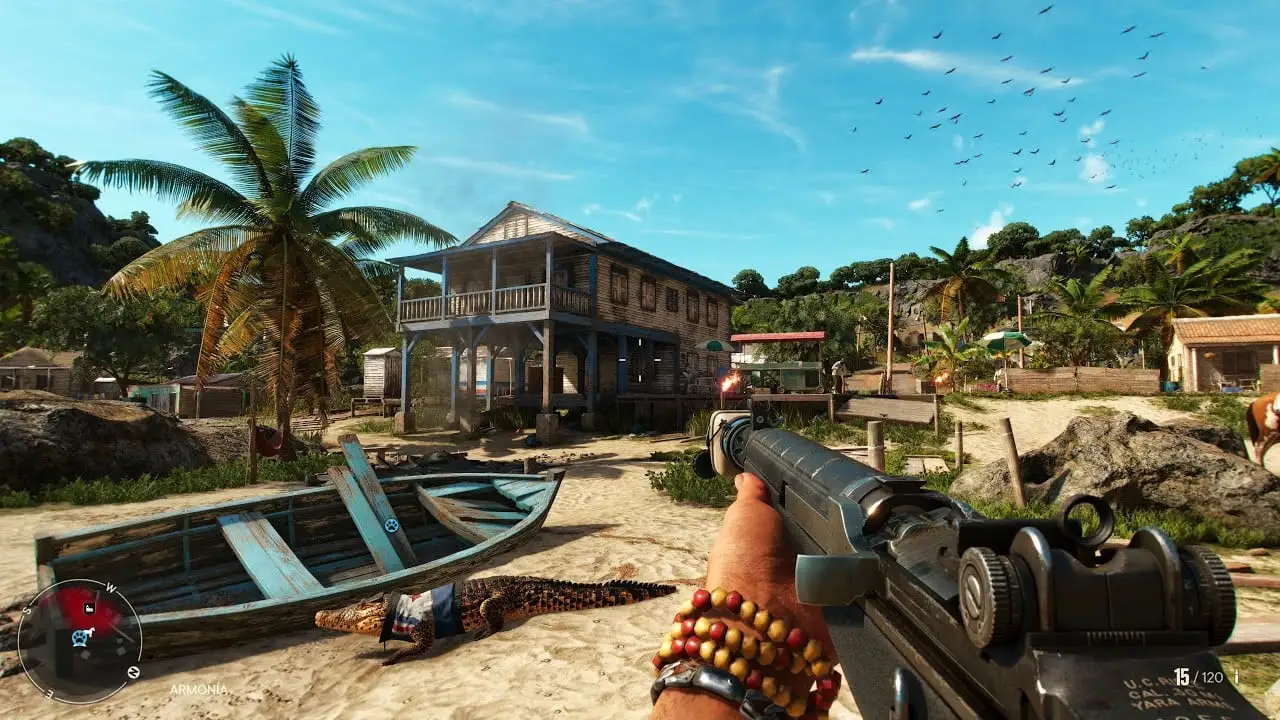Click the 'S' compass letter on the minimap
This screenshot has height=720, width=1280.
pos(27,611)
